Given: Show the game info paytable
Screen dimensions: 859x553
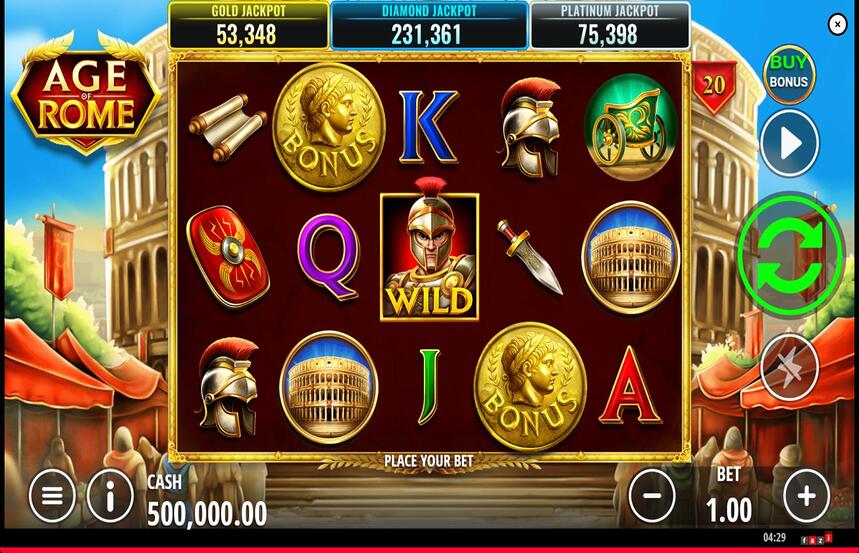Looking at the screenshot, I should pyautogui.click(x=110, y=495).
